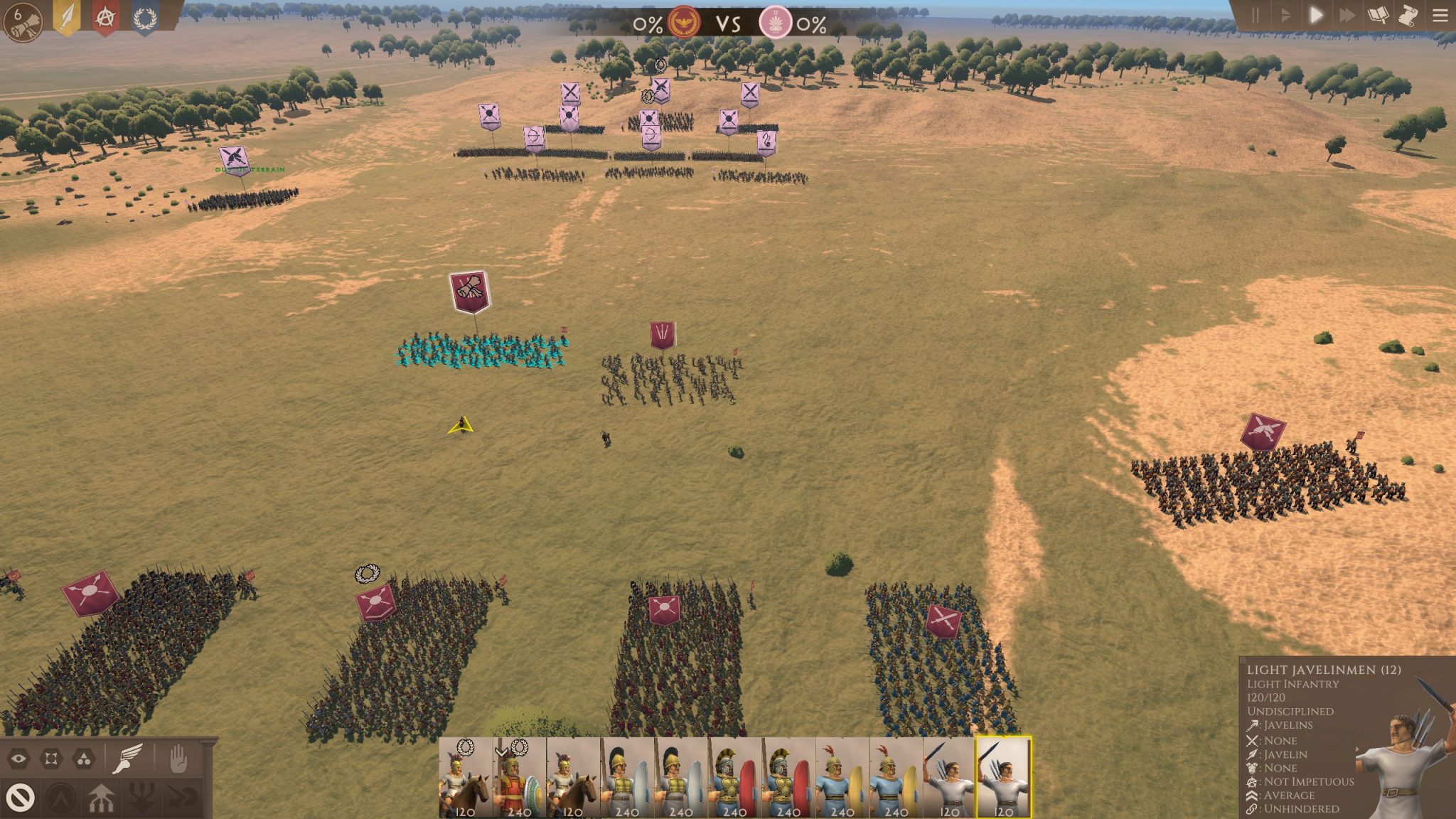The width and height of the screenshot is (1456, 819).
Task: Open the scroll log icon
Action: [1409, 15]
